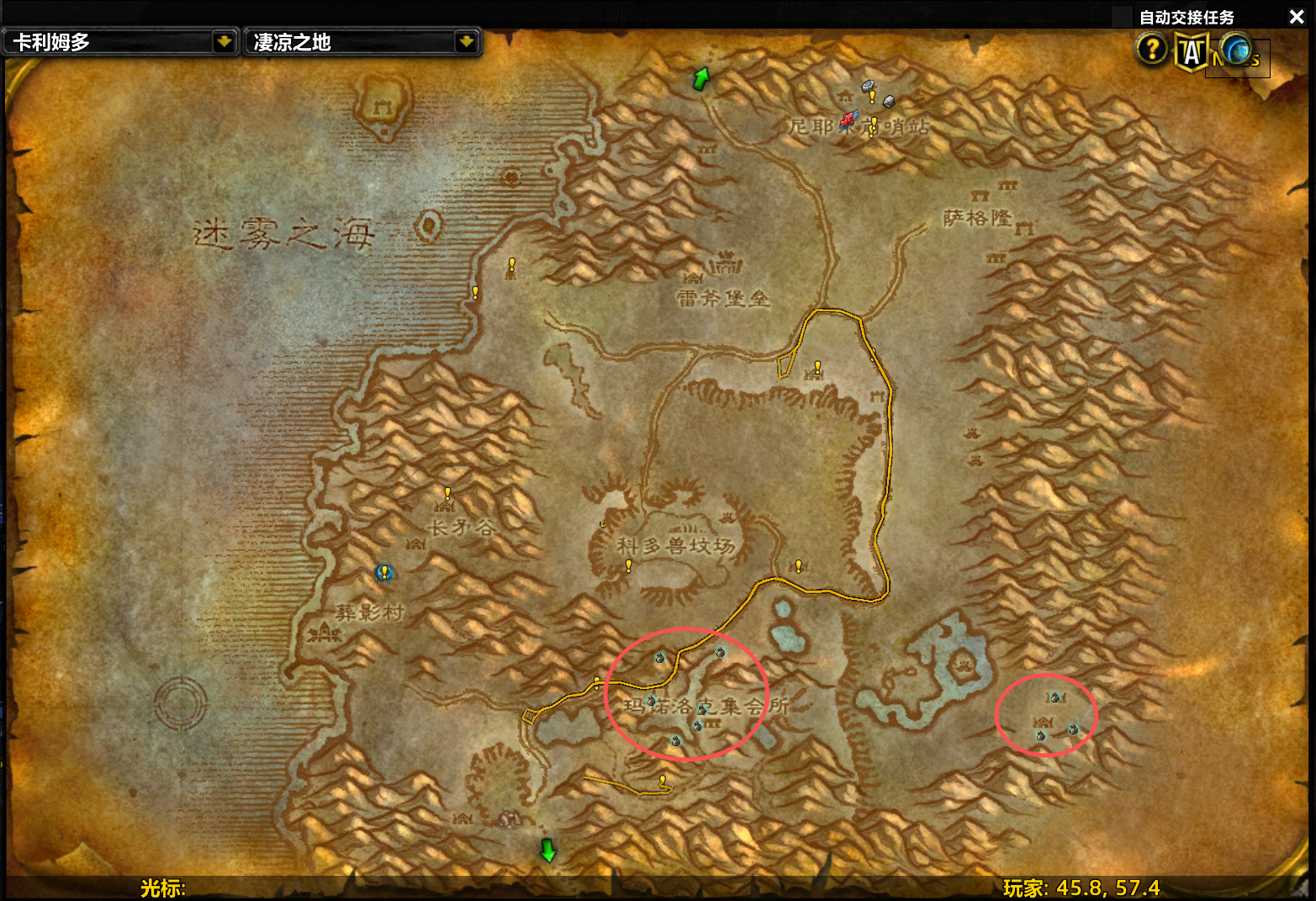Viewport: 1316px width, 901px height.
Task: Click the blue globe map button
Action: pos(1235,50)
